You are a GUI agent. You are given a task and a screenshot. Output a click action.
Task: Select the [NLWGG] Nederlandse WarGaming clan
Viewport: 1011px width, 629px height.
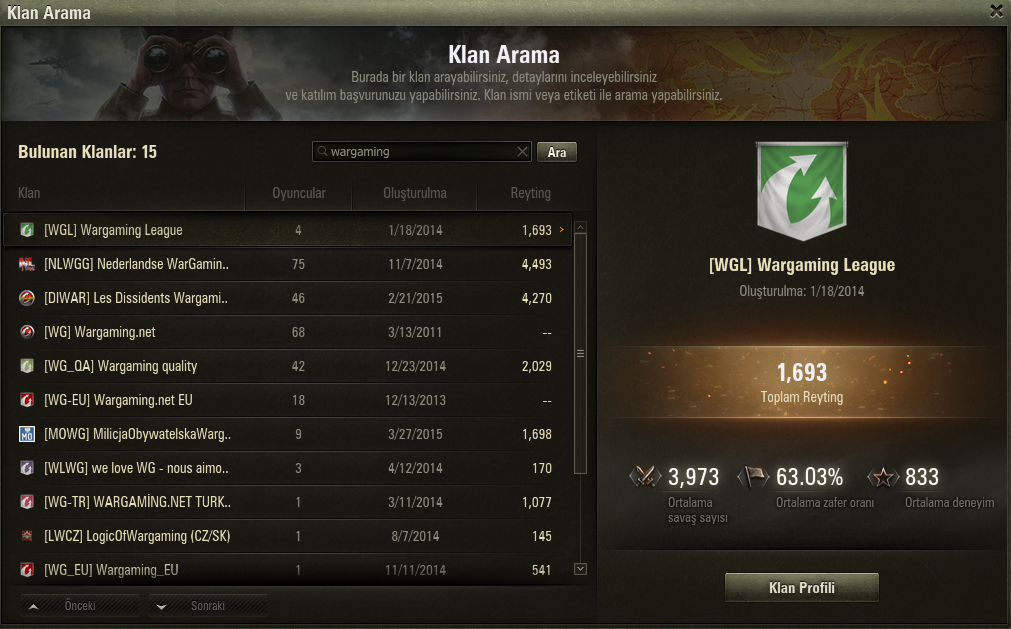pos(290,264)
